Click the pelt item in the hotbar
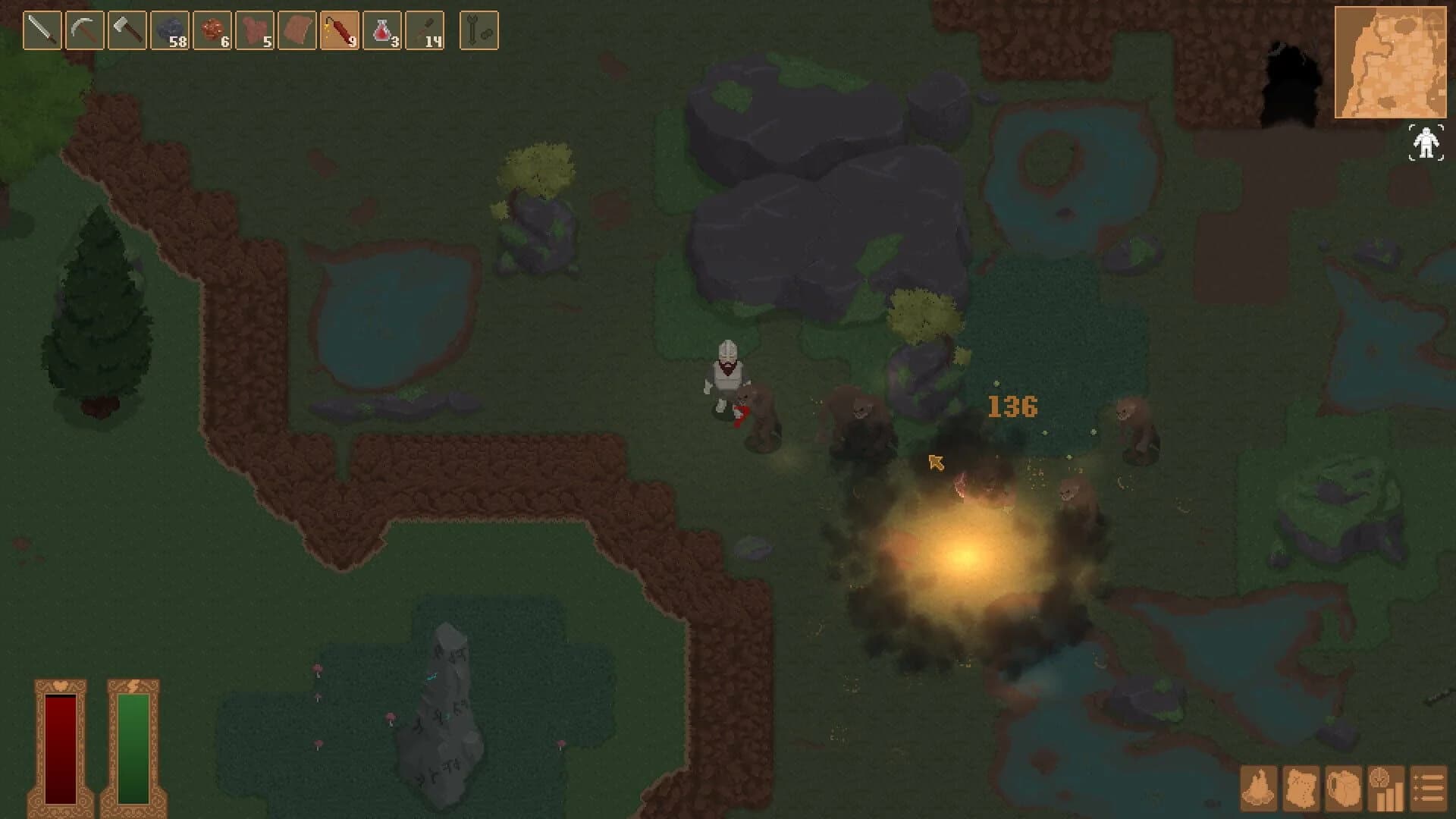1456x819 pixels. [299, 29]
